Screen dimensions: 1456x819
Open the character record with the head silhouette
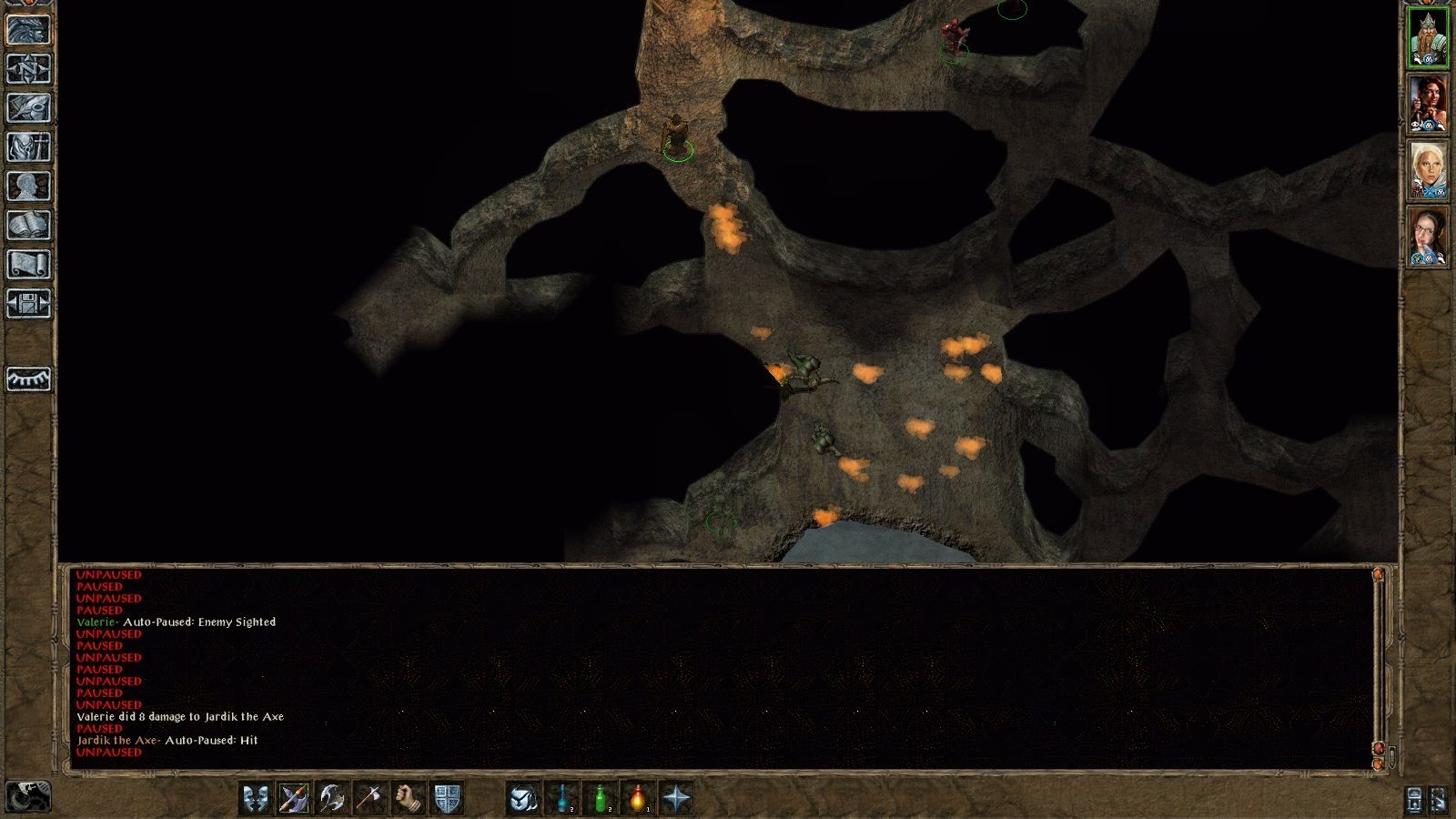coord(28,186)
